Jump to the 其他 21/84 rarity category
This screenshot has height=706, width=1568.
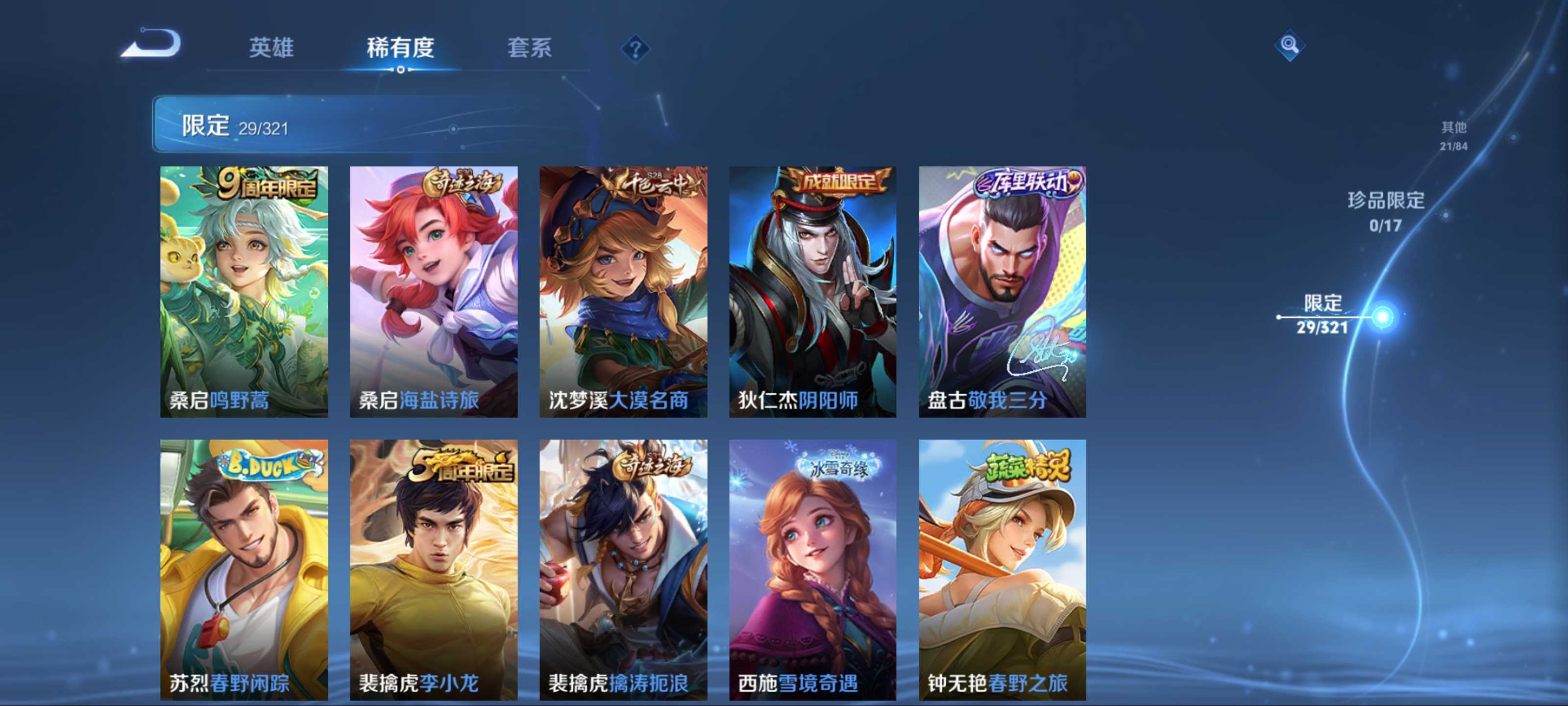(1453, 135)
